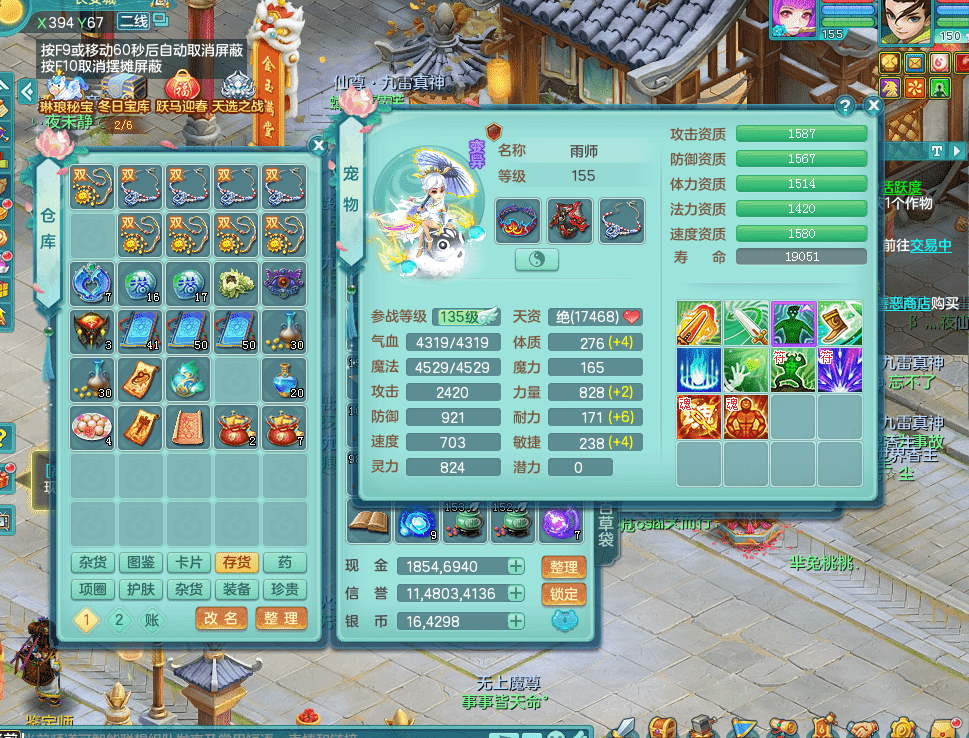Select the pet's sword attack skill icon
This screenshot has width=969, height=738.
click(x=746, y=323)
